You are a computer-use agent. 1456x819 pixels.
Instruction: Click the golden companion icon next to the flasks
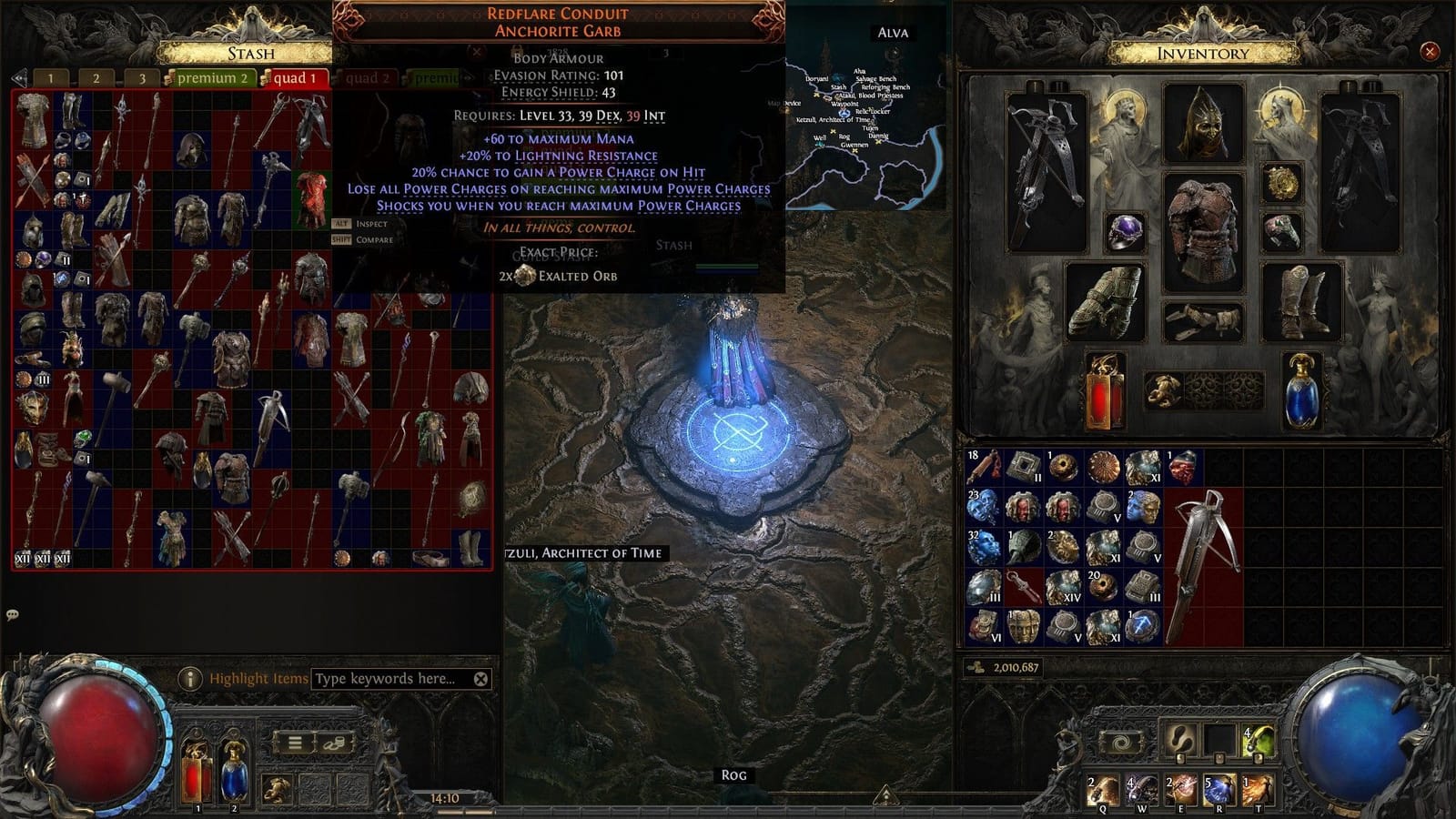(278, 788)
